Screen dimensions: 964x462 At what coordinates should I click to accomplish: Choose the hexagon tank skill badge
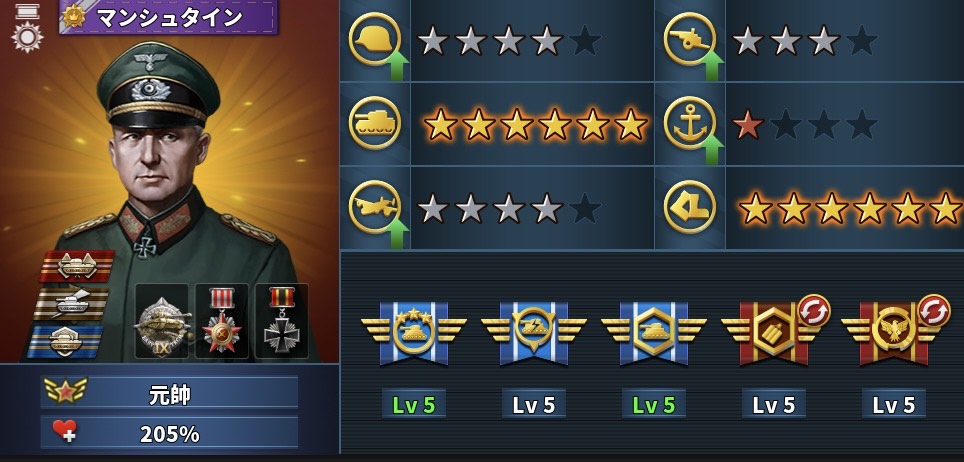(653, 330)
